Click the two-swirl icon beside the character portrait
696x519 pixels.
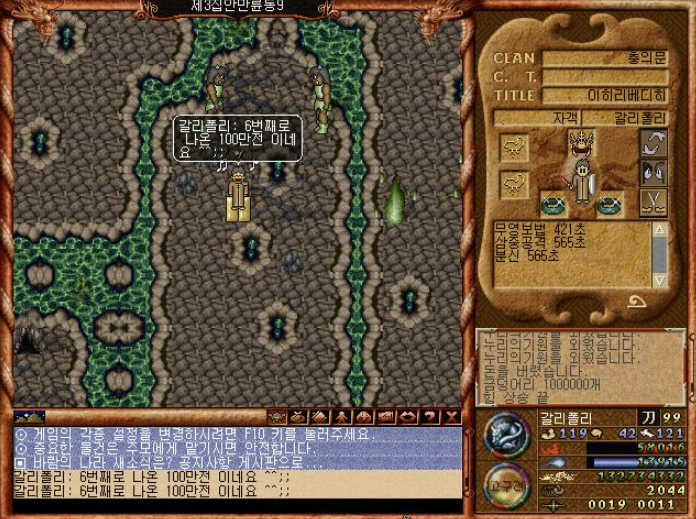[x=654, y=143]
